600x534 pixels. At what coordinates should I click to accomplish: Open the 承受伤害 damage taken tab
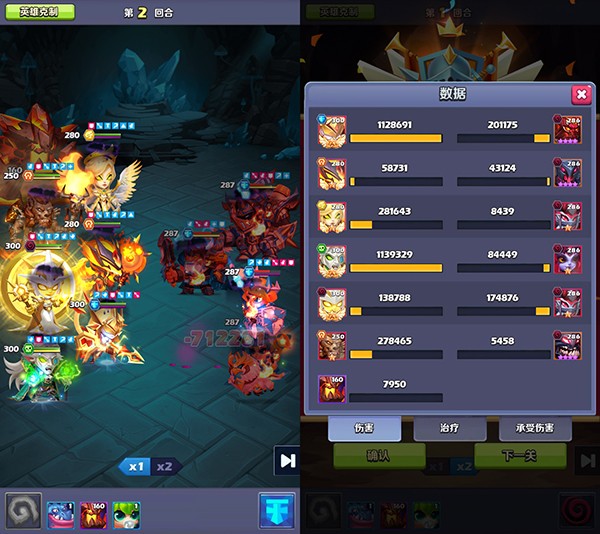535,428
